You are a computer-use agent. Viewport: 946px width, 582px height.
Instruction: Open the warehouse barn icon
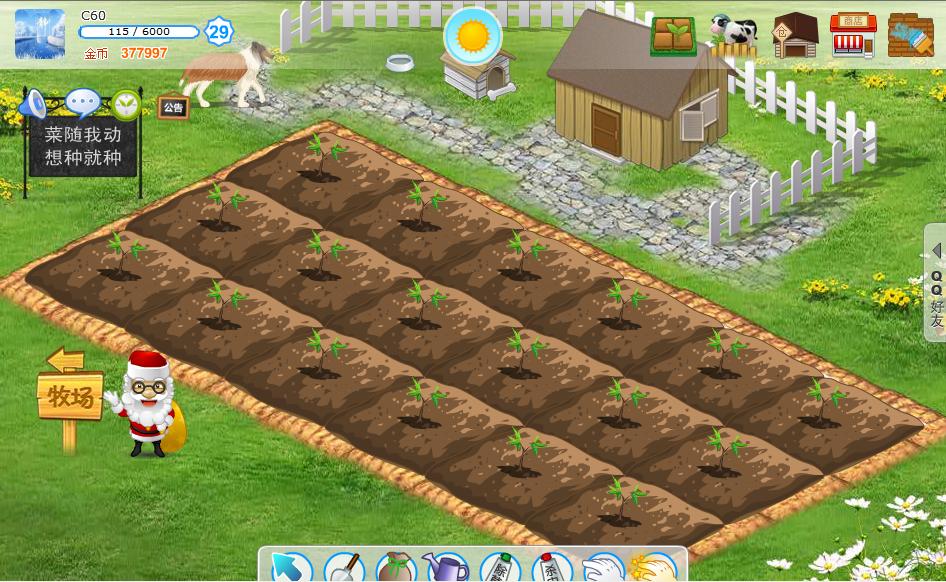[795, 36]
